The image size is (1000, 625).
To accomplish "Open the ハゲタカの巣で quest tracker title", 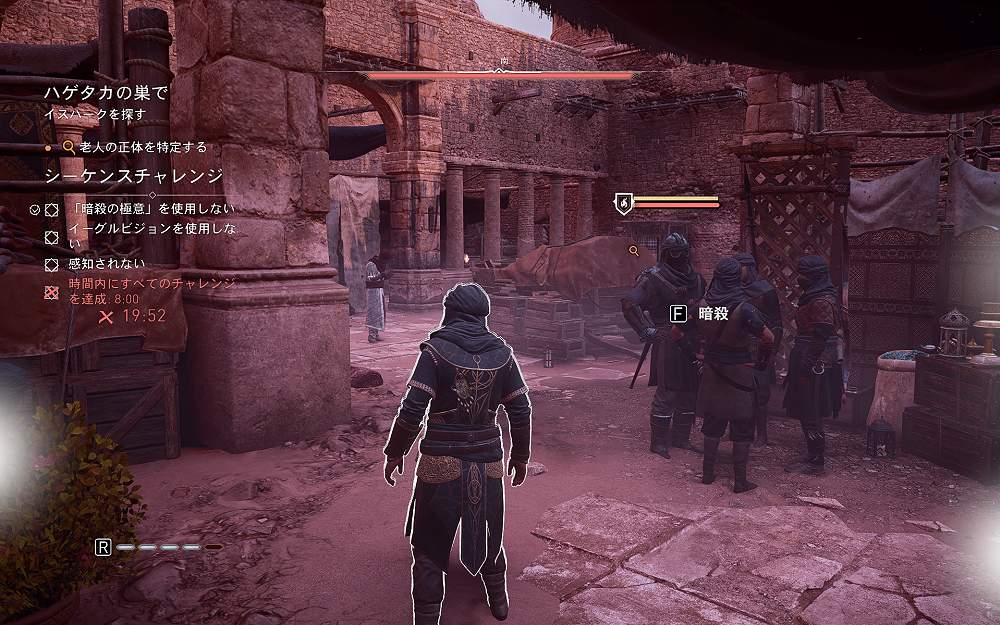I will point(104,93).
